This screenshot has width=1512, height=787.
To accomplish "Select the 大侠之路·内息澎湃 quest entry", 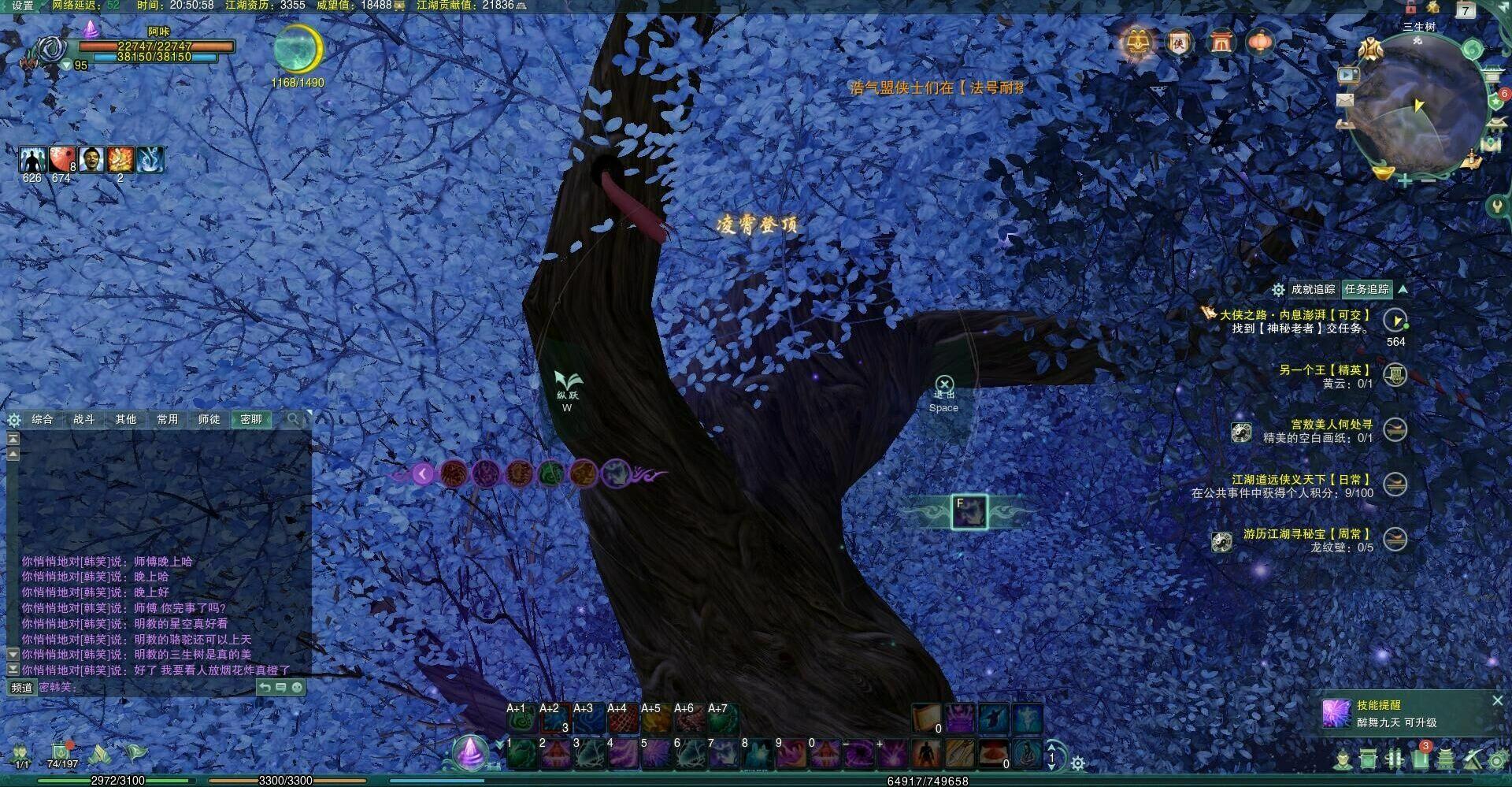I will [1294, 314].
